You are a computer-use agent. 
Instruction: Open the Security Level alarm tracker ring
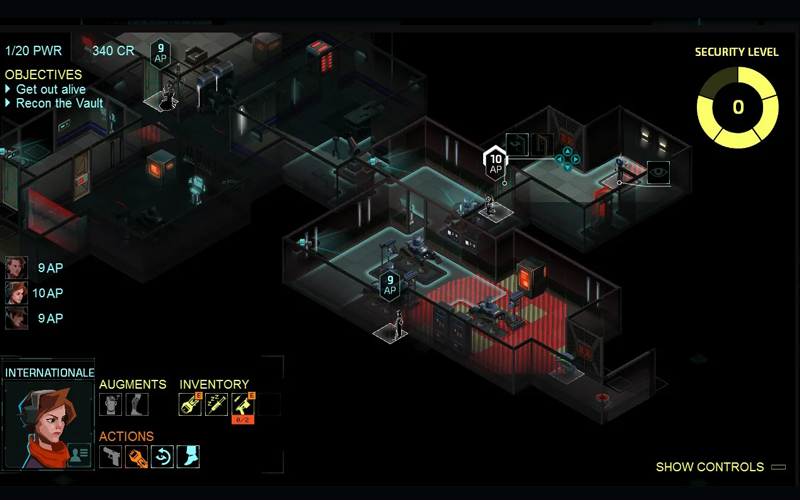(738, 107)
